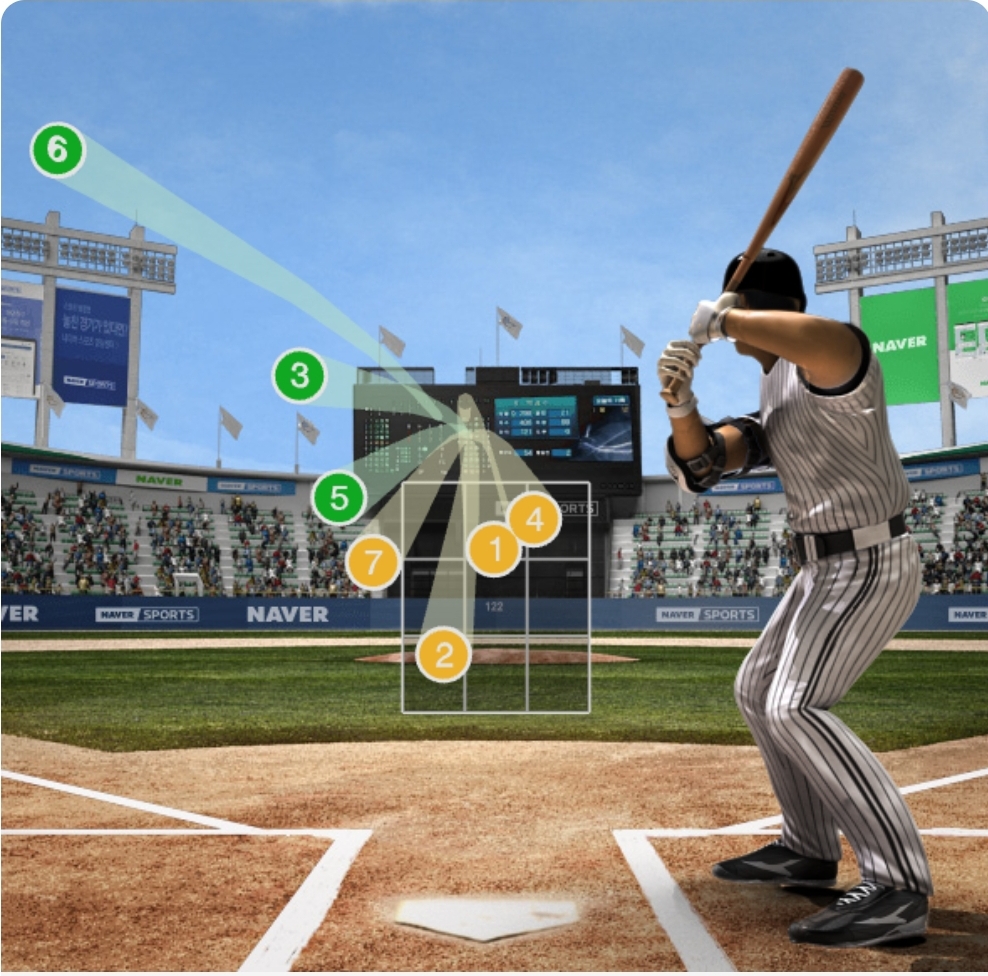Image resolution: width=988 pixels, height=976 pixels.
Task: Click green pitch marker number 3
Action: pos(299,376)
